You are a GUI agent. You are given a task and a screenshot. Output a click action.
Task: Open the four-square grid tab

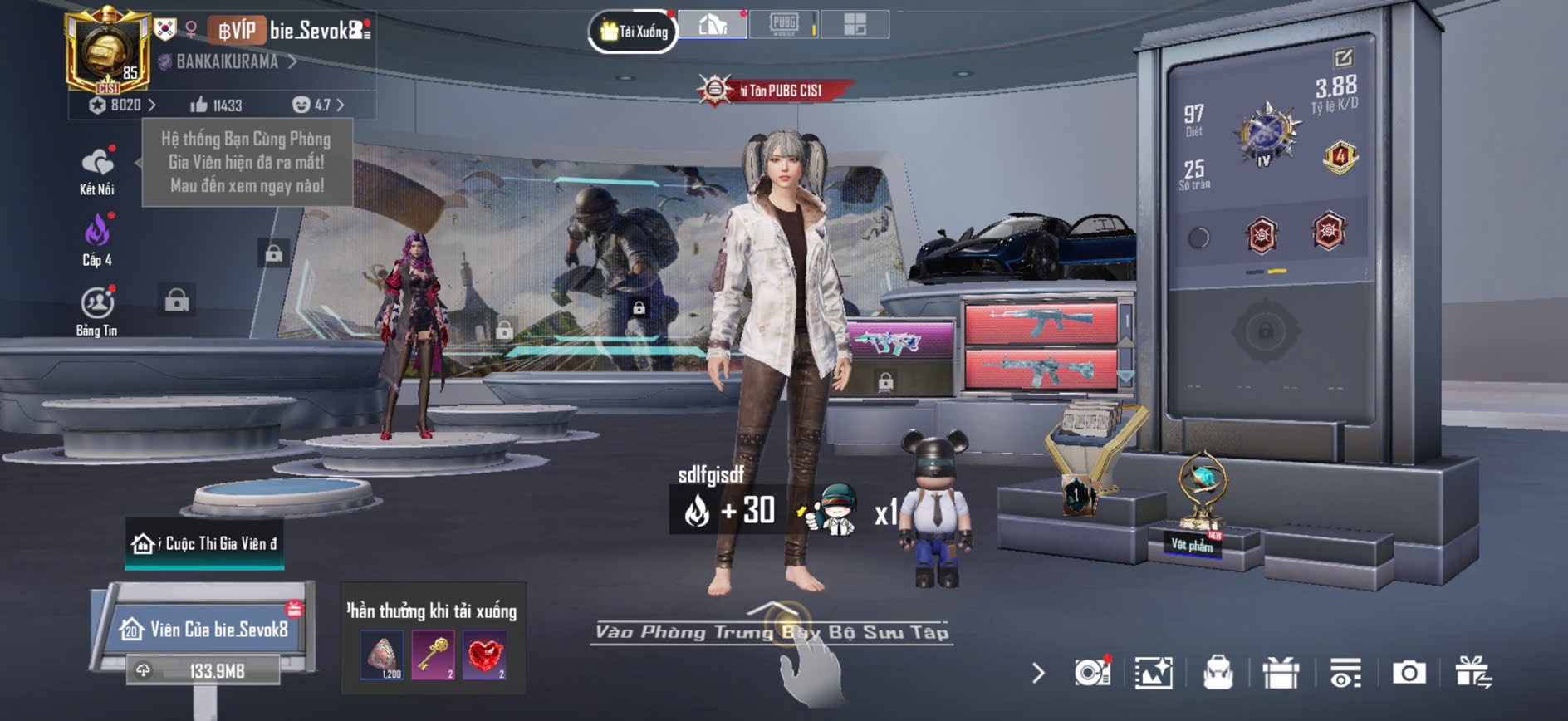[x=855, y=24]
